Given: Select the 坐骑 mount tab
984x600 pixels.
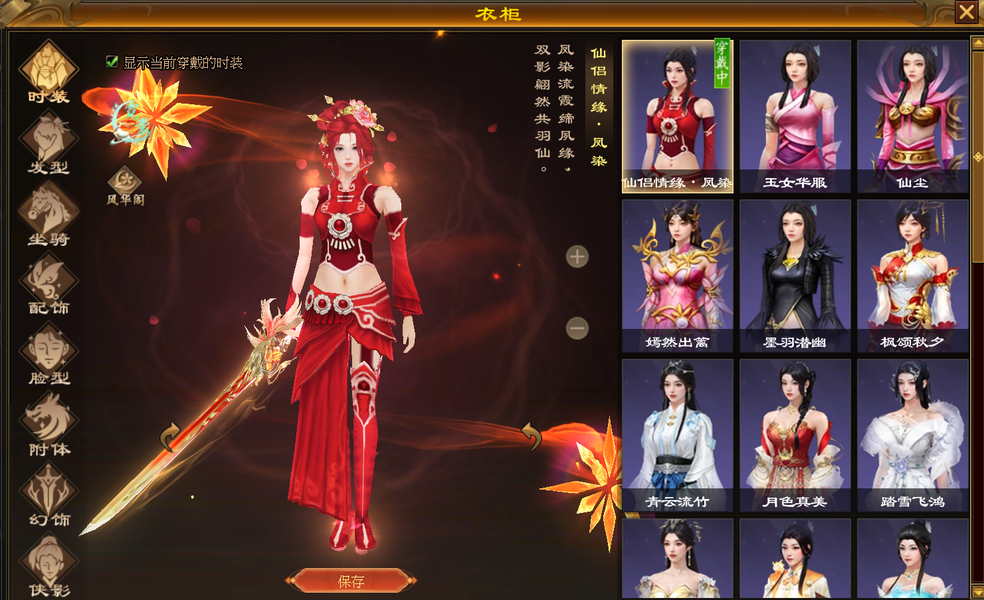Looking at the screenshot, I should point(48,212).
